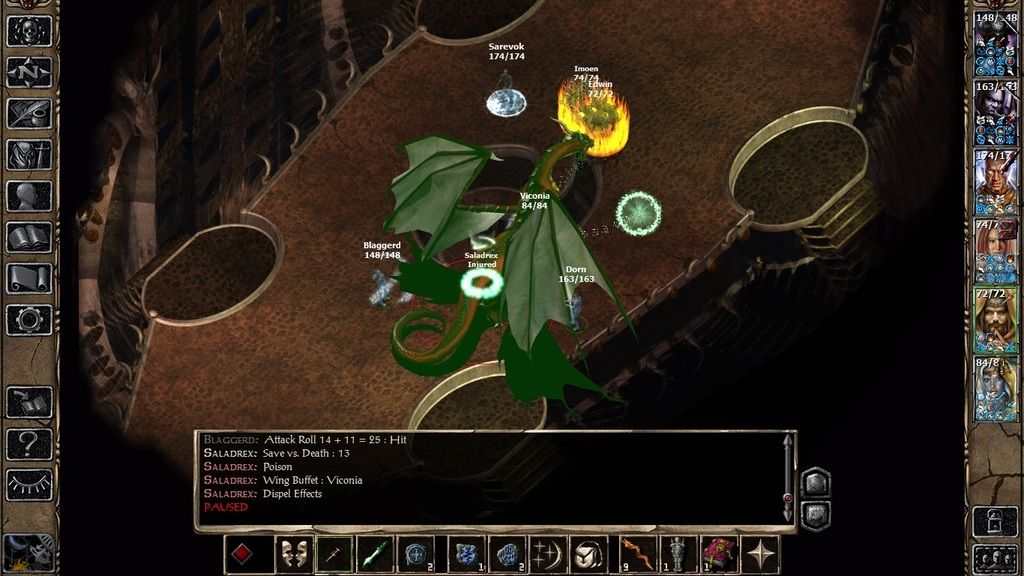This screenshot has width=1024, height=576.
Task: Choose the red dagger weapon slot
Action: (x=335, y=554)
